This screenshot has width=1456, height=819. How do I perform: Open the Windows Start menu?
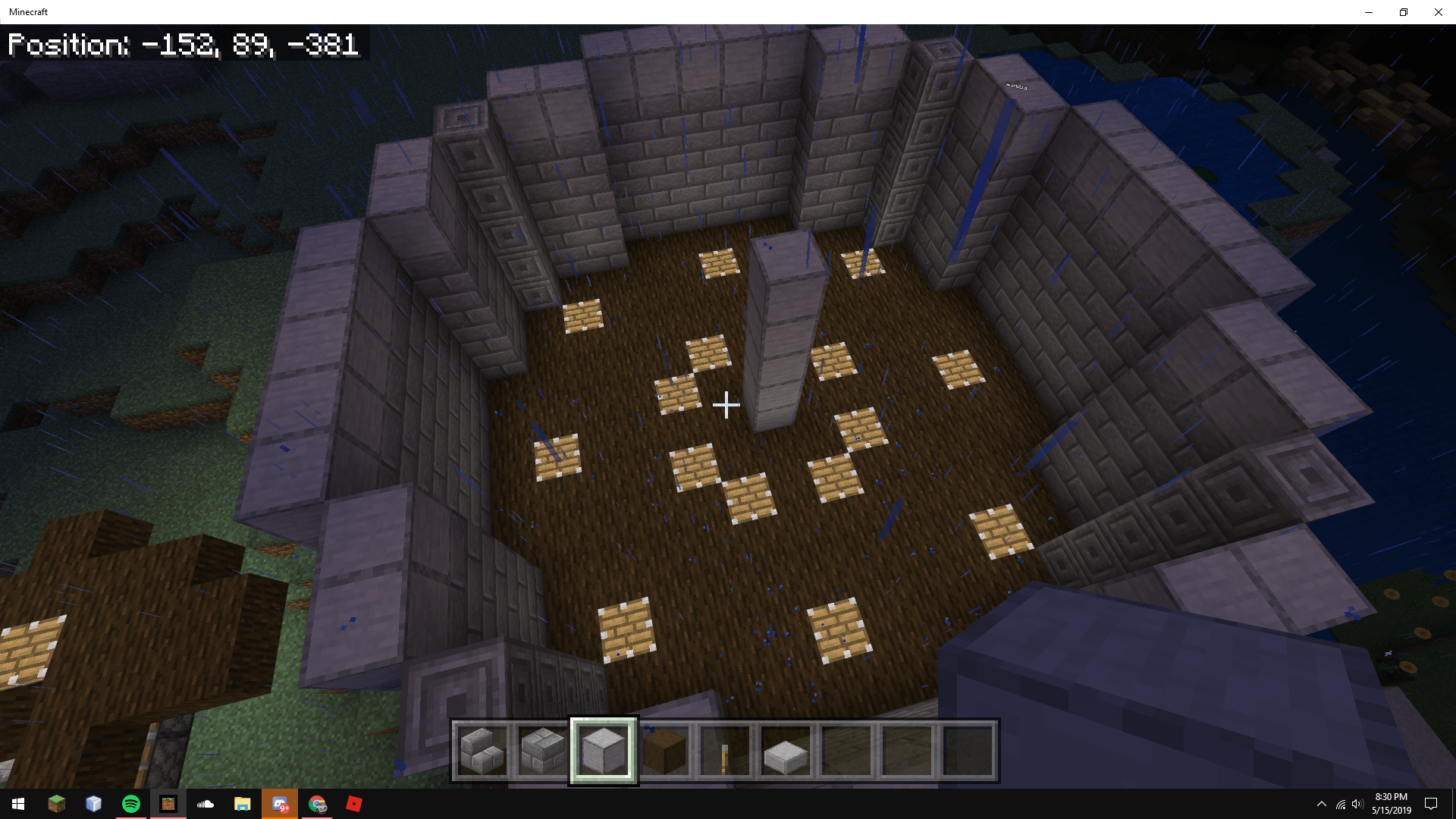tap(17, 804)
